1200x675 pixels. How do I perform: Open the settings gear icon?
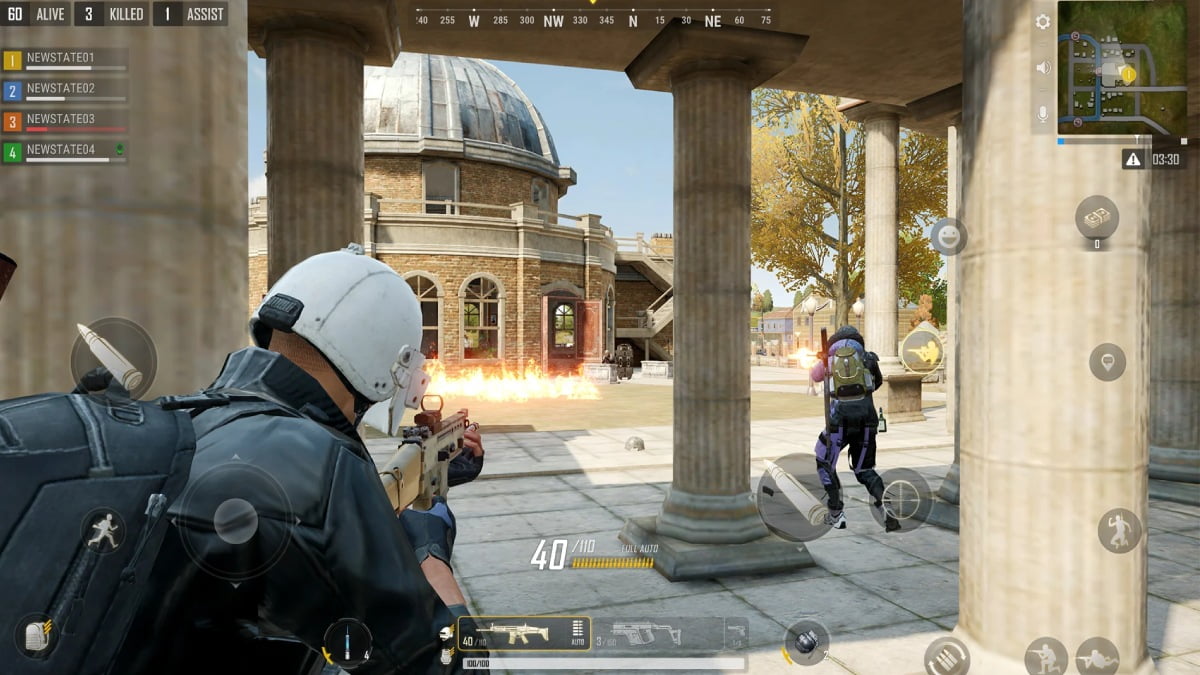point(1043,22)
